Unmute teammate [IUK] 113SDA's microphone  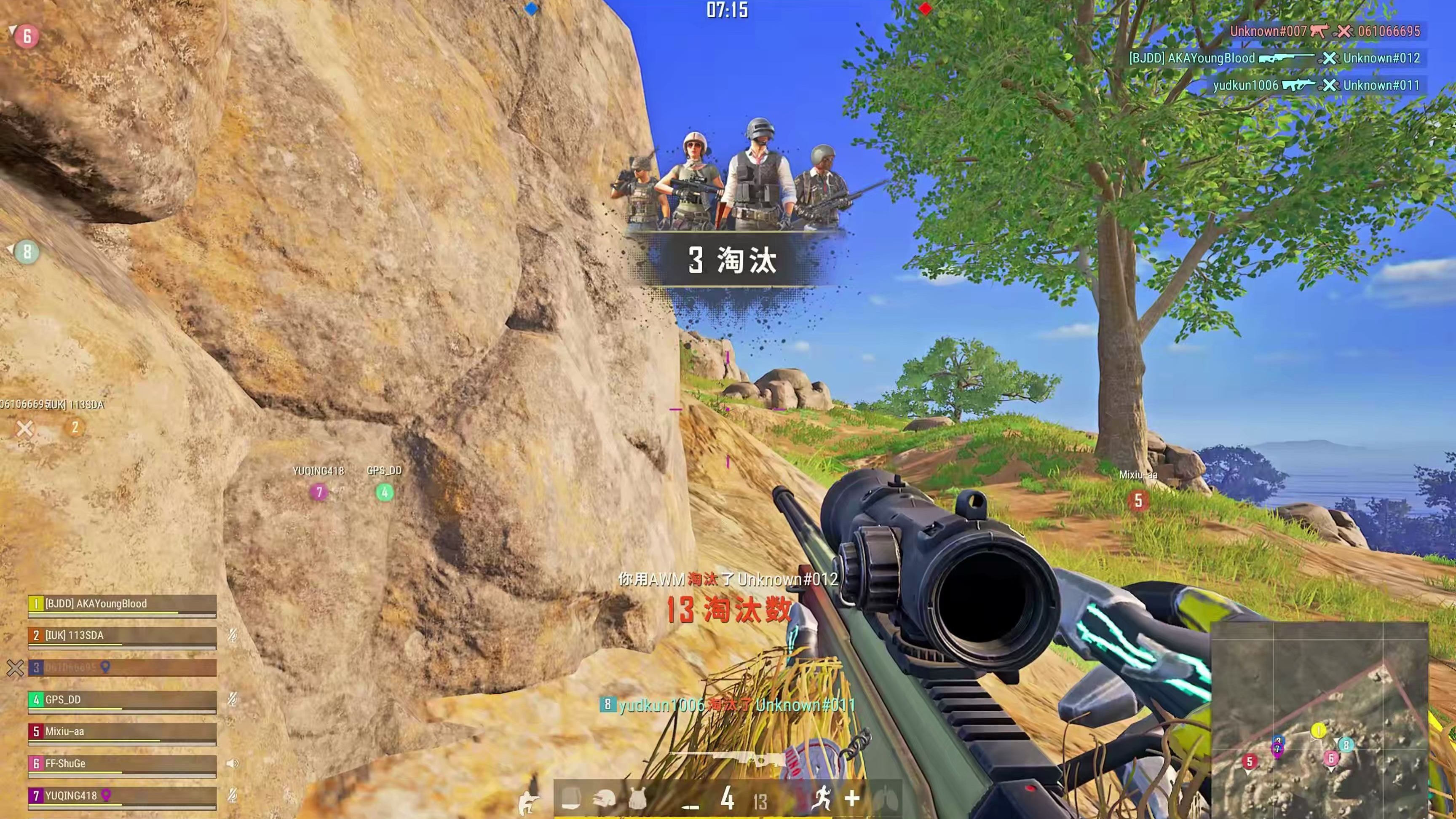233,636
